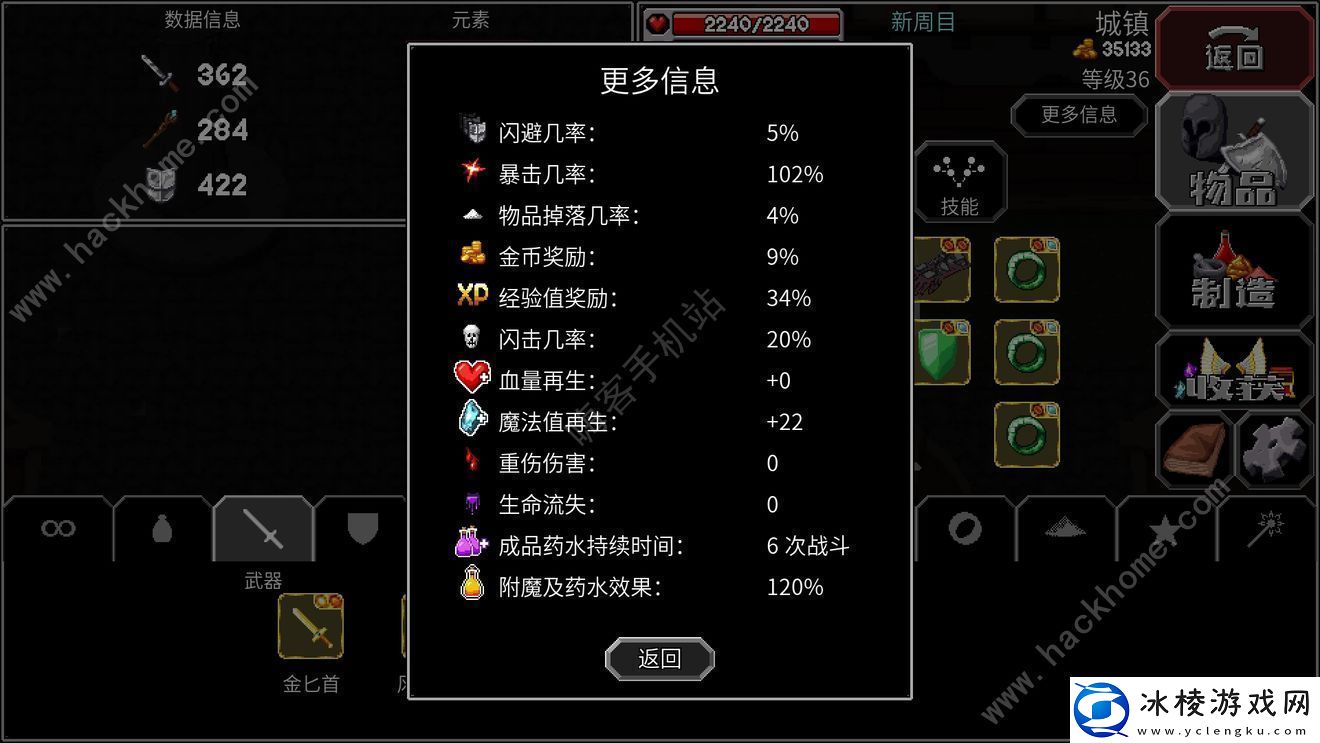The width and height of the screenshot is (1320, 743).
Task: Open the 收获 harvest winged icon
Action: 1233,372
